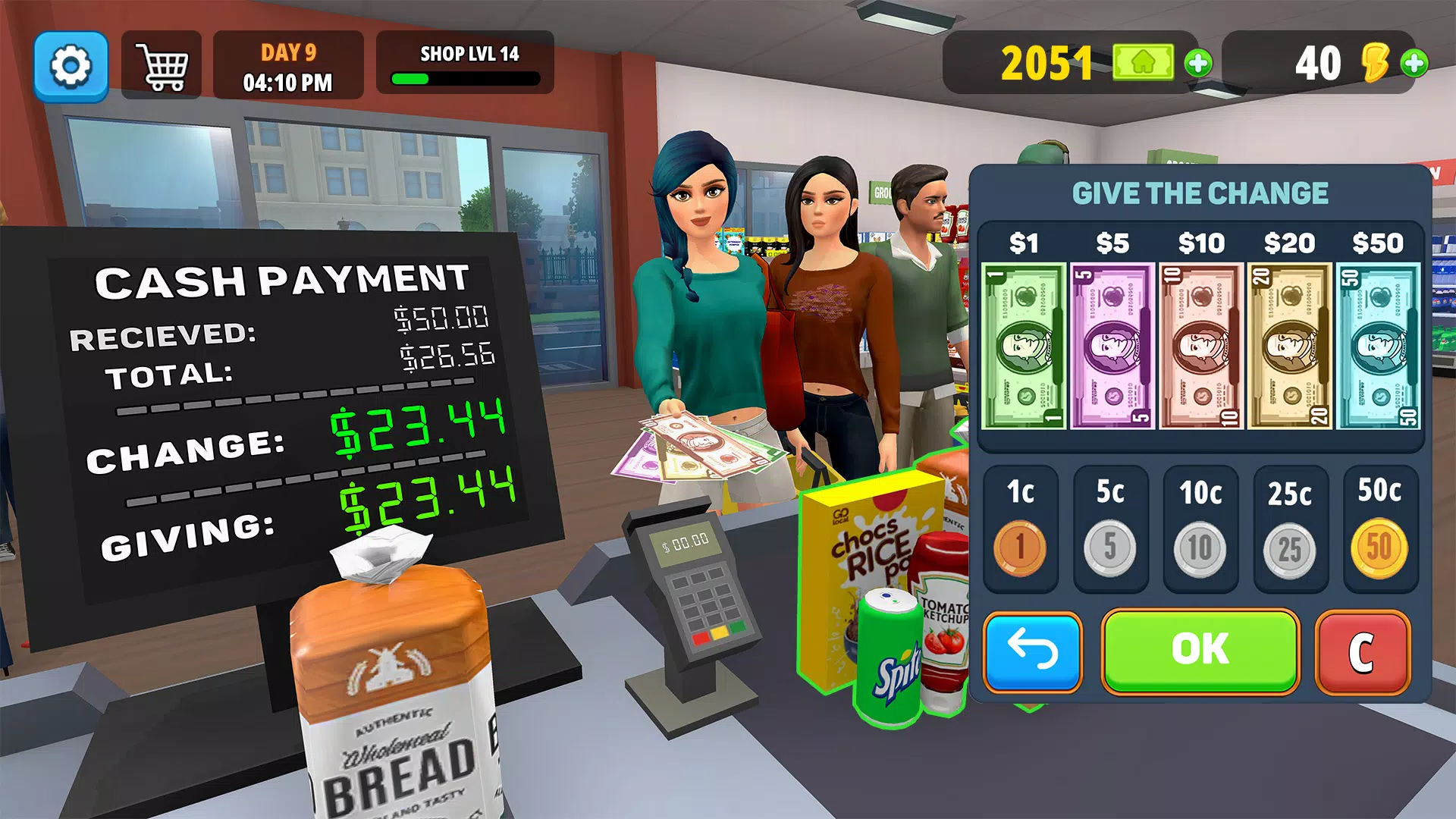Pick the $20 yellow bill
Viewport: 1456px width, 819px height.
click(x=1289, y=347)
